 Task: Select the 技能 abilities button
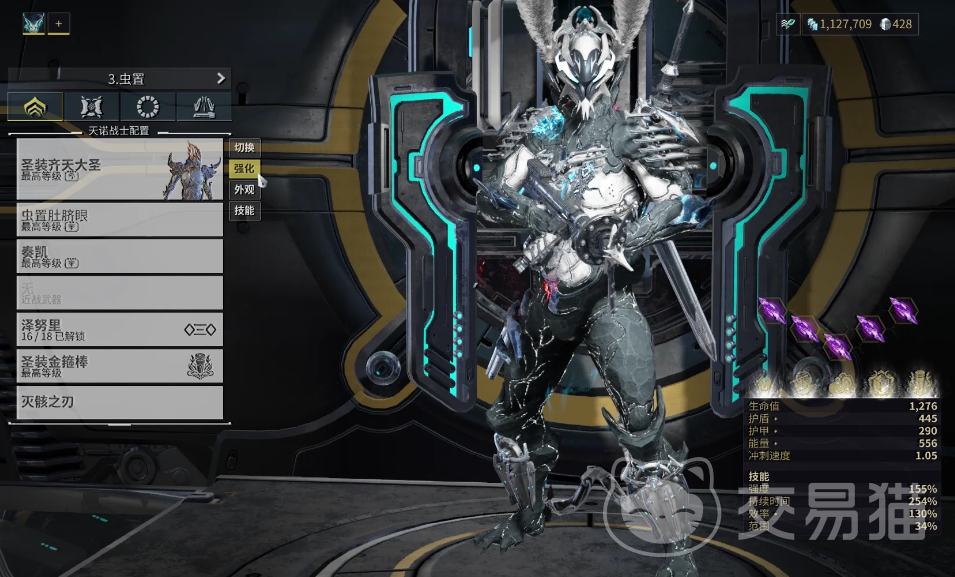(x=244, y=210)
